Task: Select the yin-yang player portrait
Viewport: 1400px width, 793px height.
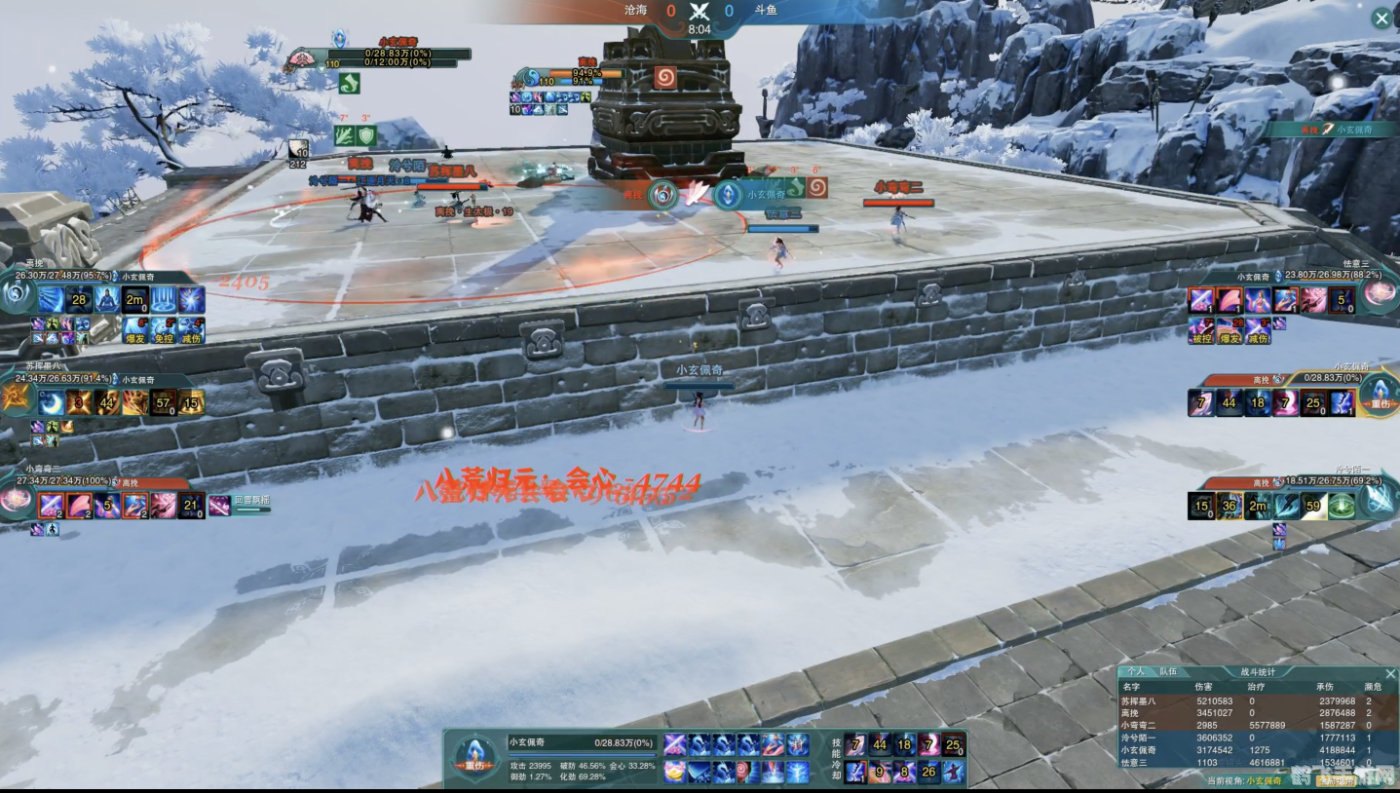Action: pyautogui.click(x=17, y=294)
